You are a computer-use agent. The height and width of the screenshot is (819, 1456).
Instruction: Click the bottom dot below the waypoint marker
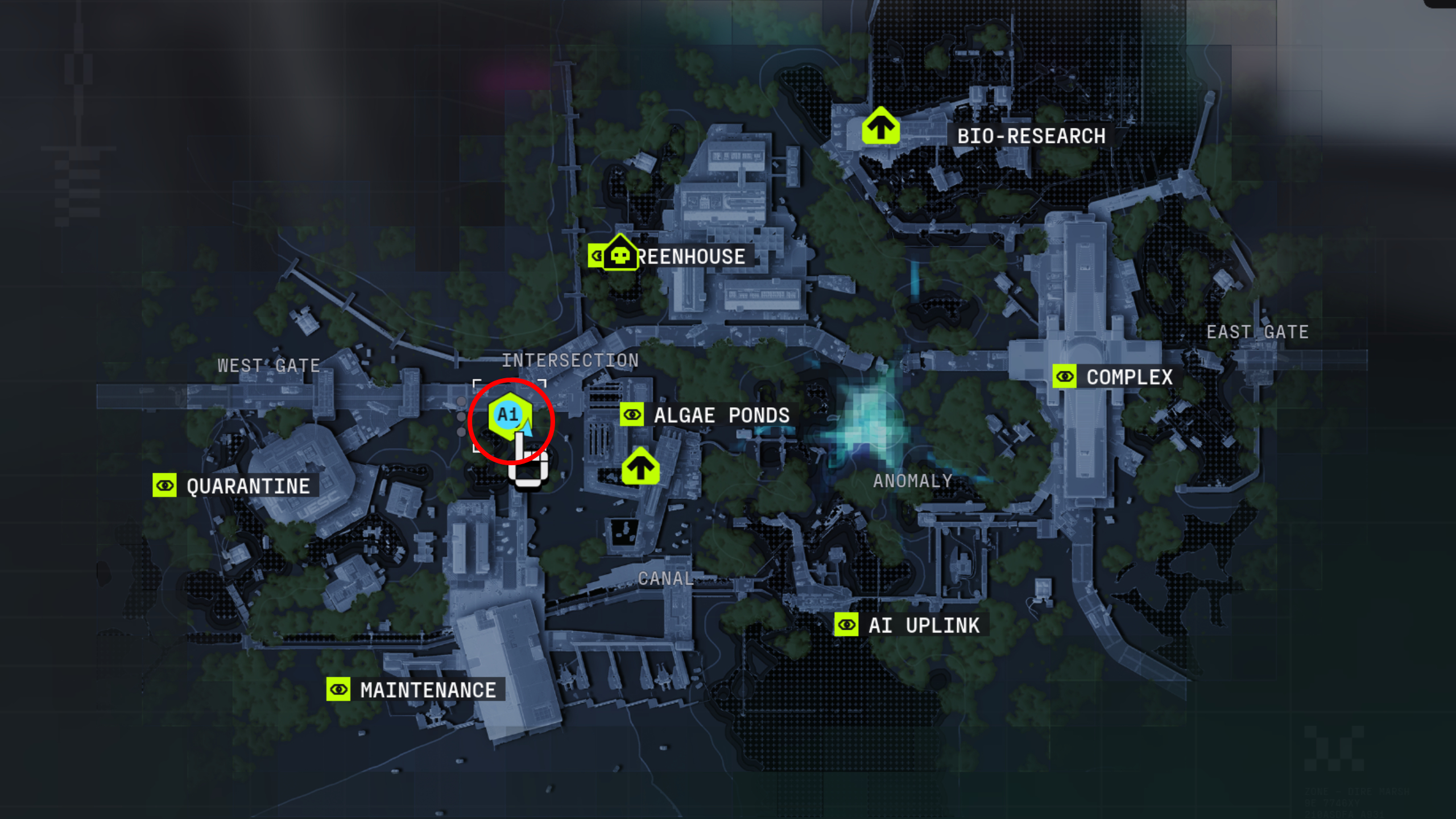coord(461,432)
